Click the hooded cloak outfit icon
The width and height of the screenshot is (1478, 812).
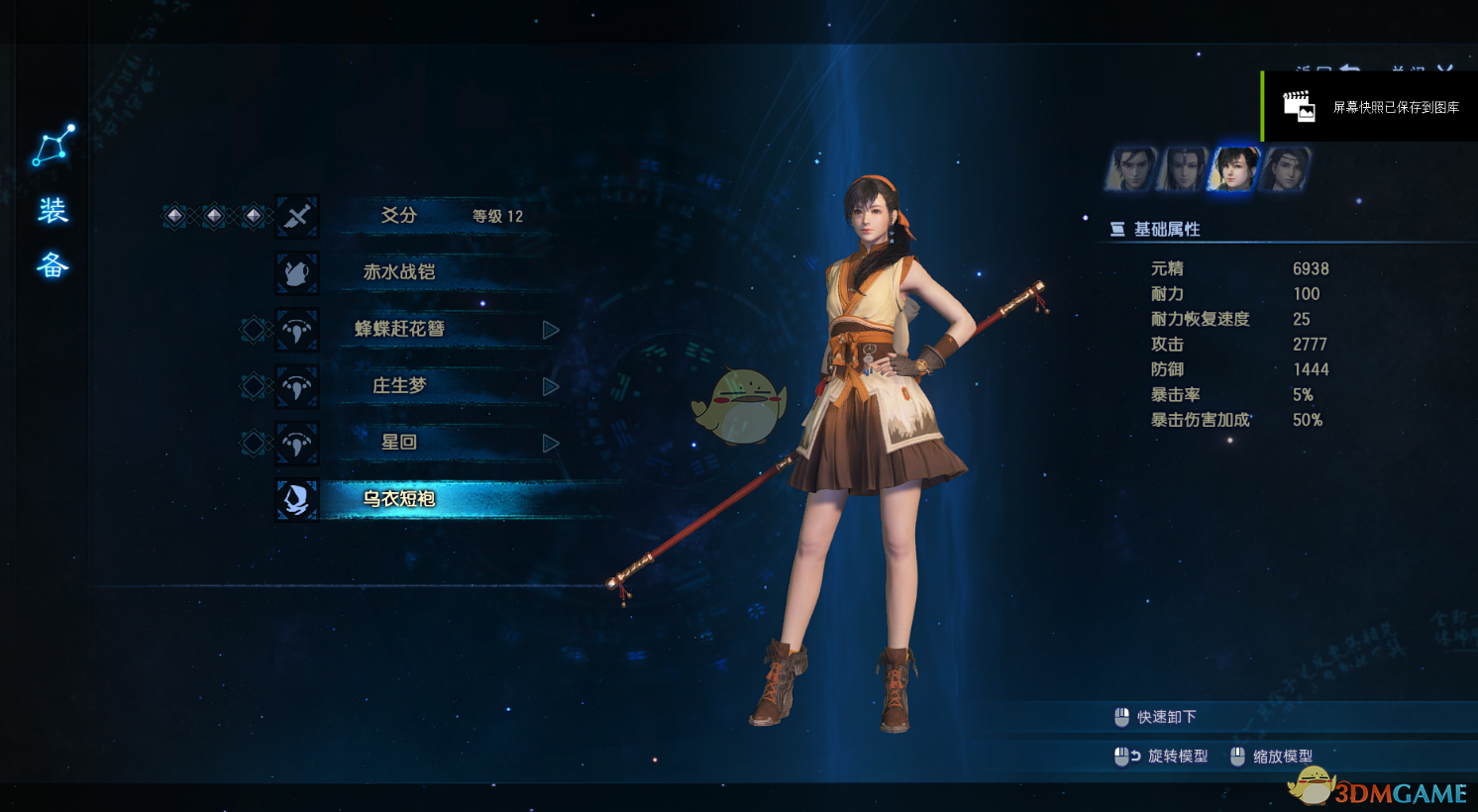click(297, 499)
